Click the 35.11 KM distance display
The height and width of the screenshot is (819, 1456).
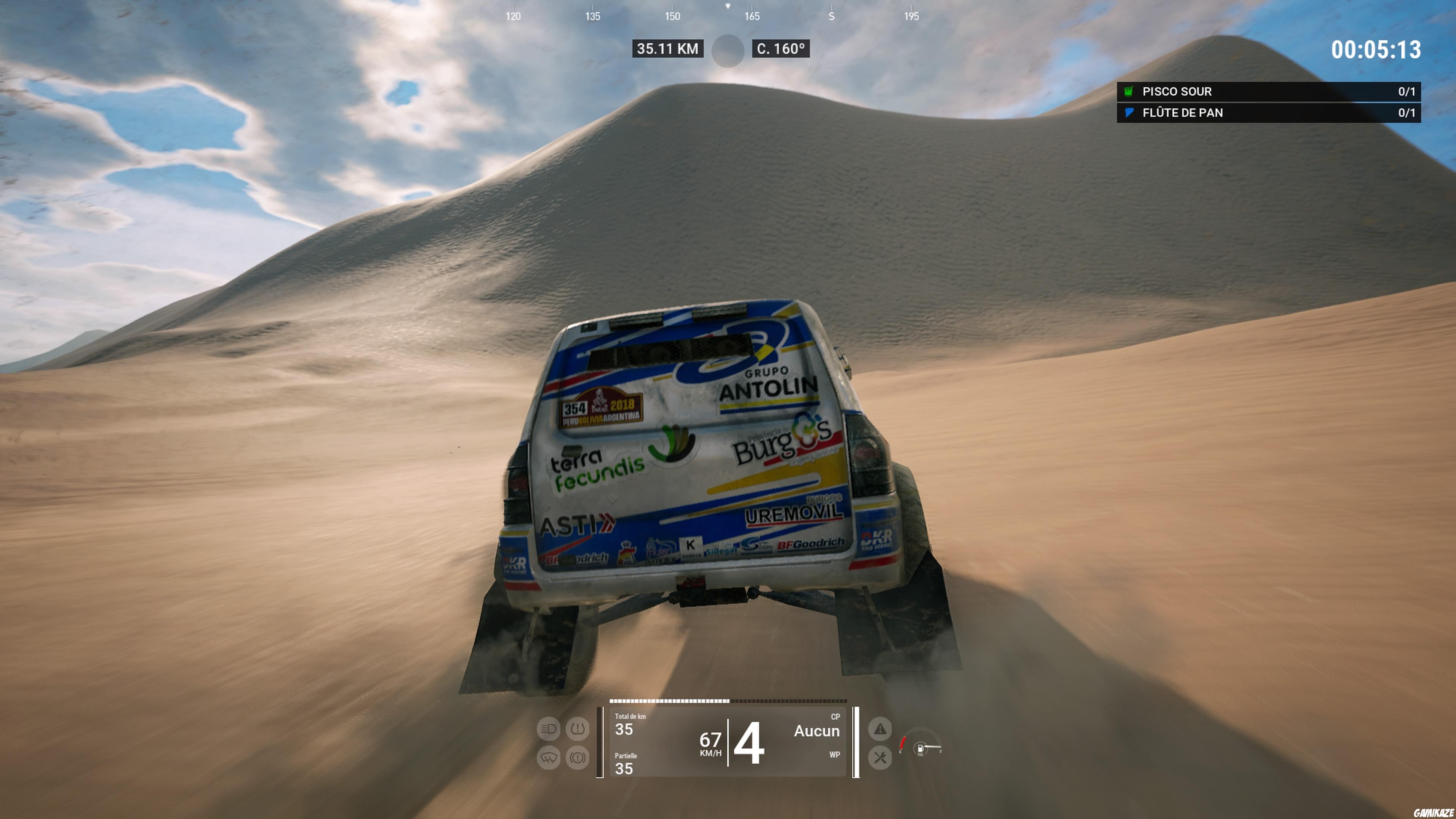(667, 49)
